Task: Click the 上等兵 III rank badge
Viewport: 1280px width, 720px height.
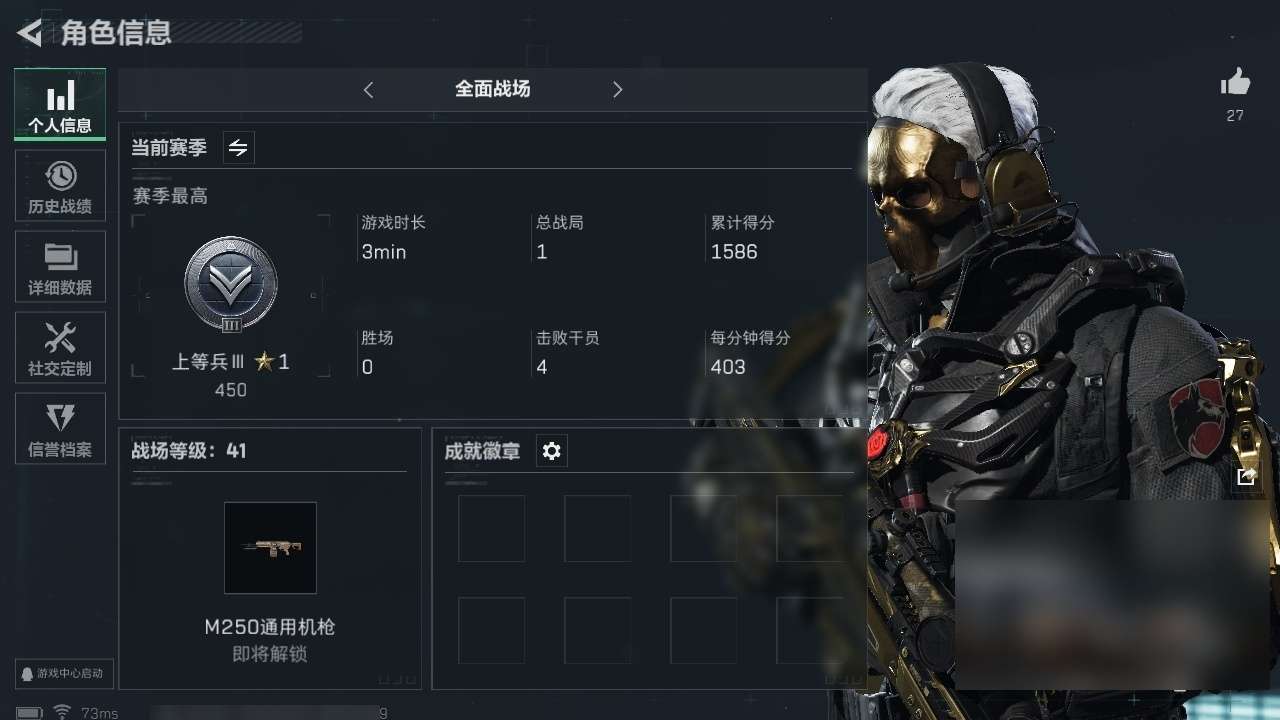Action: 231,285
